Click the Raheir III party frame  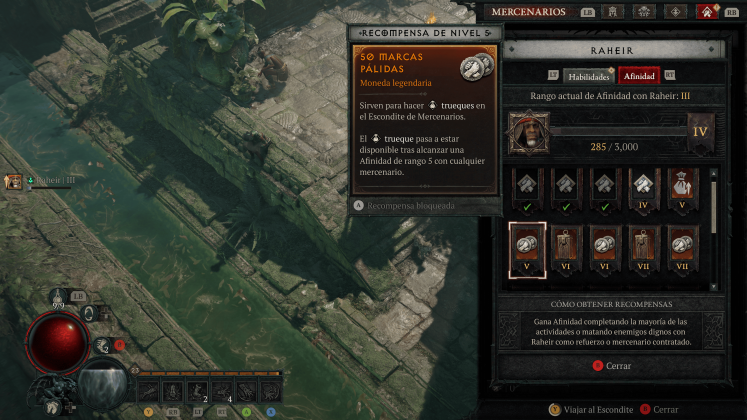(14, 181)
